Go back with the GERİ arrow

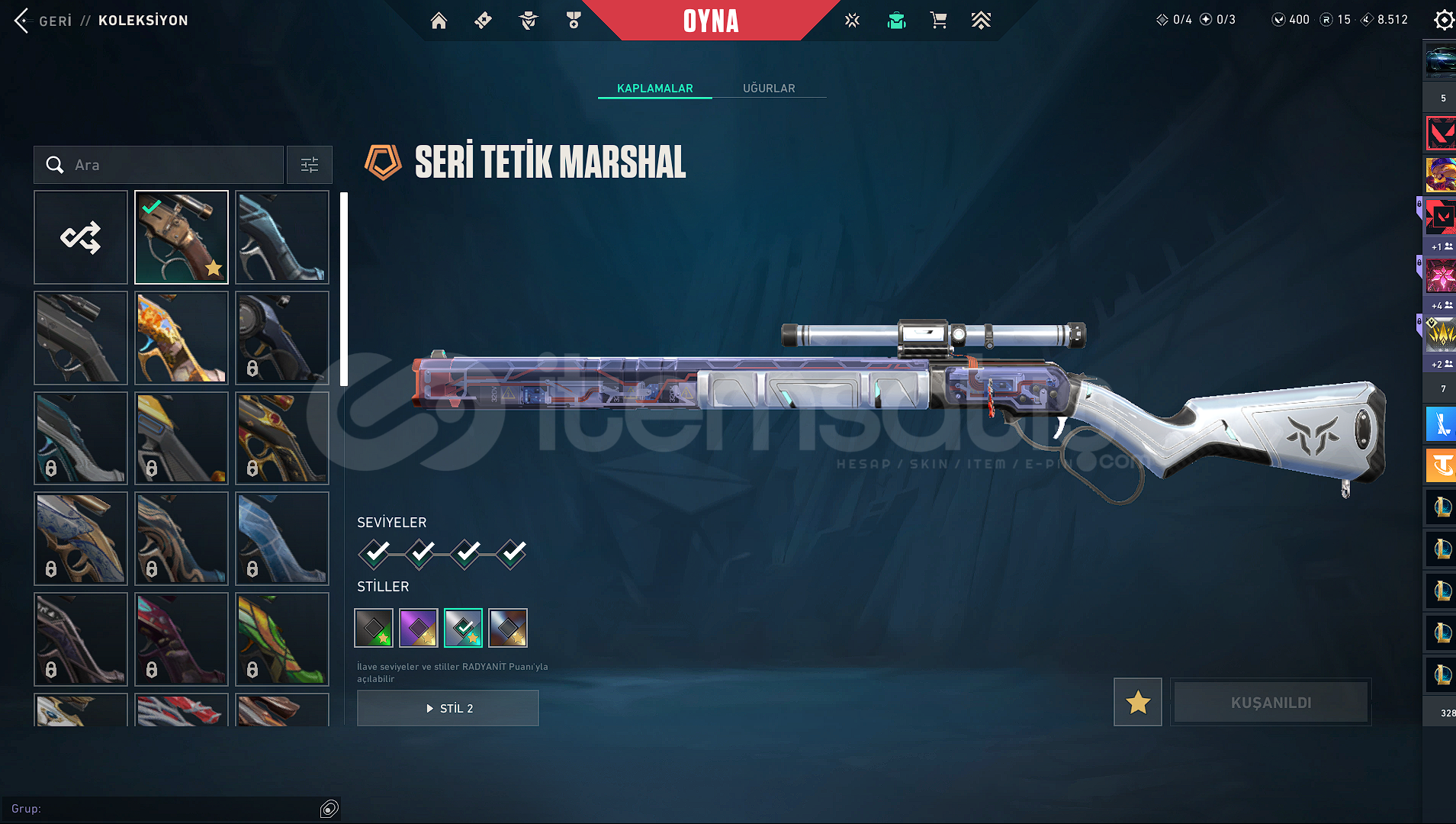tap(22, 21)
